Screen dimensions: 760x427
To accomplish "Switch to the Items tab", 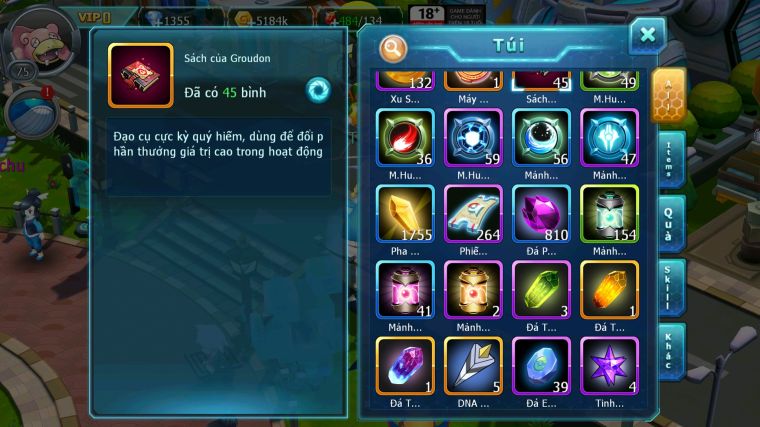I will pos(670,160).
